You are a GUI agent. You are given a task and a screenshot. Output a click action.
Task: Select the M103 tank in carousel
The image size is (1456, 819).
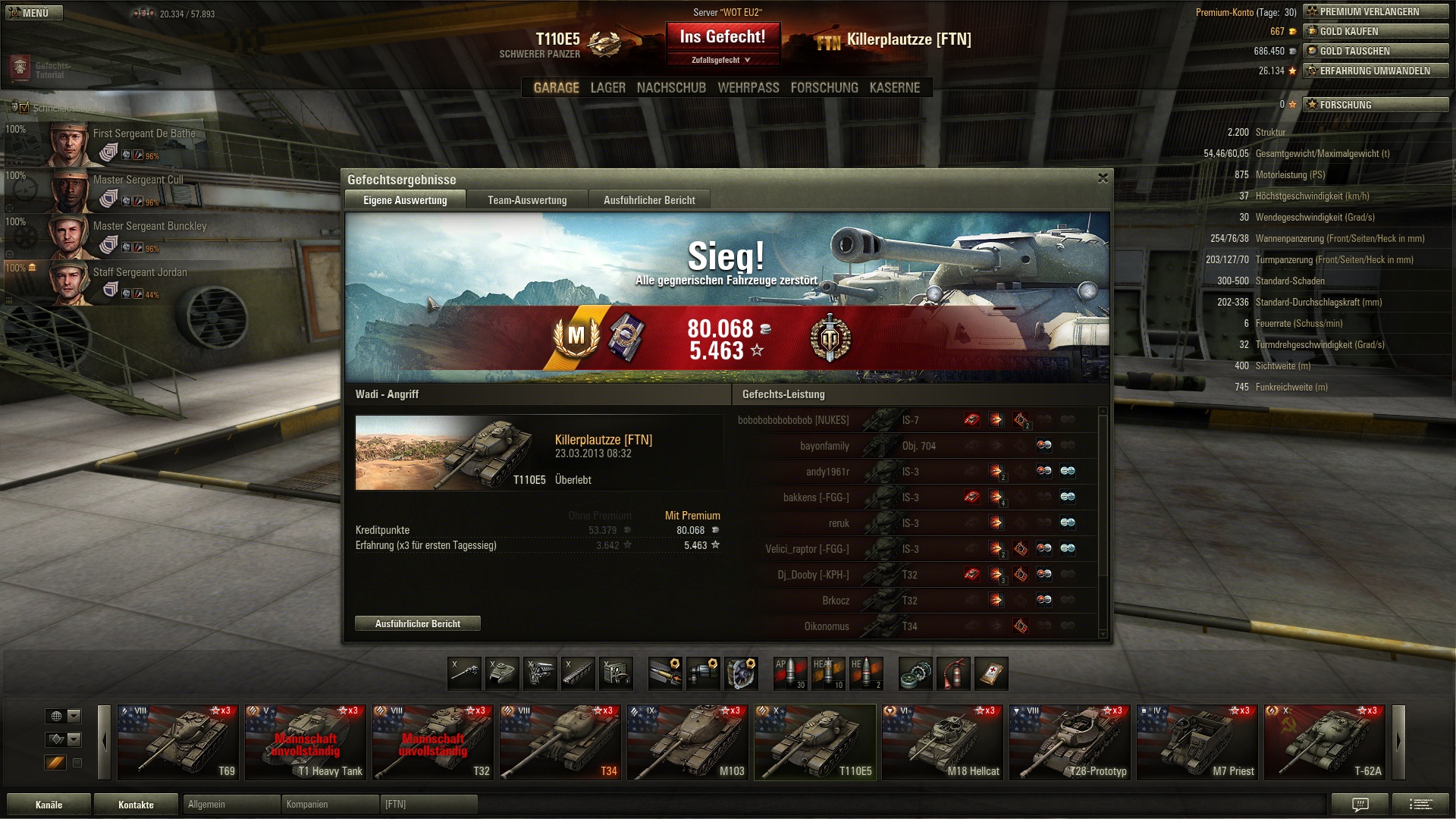pos(688,742)
